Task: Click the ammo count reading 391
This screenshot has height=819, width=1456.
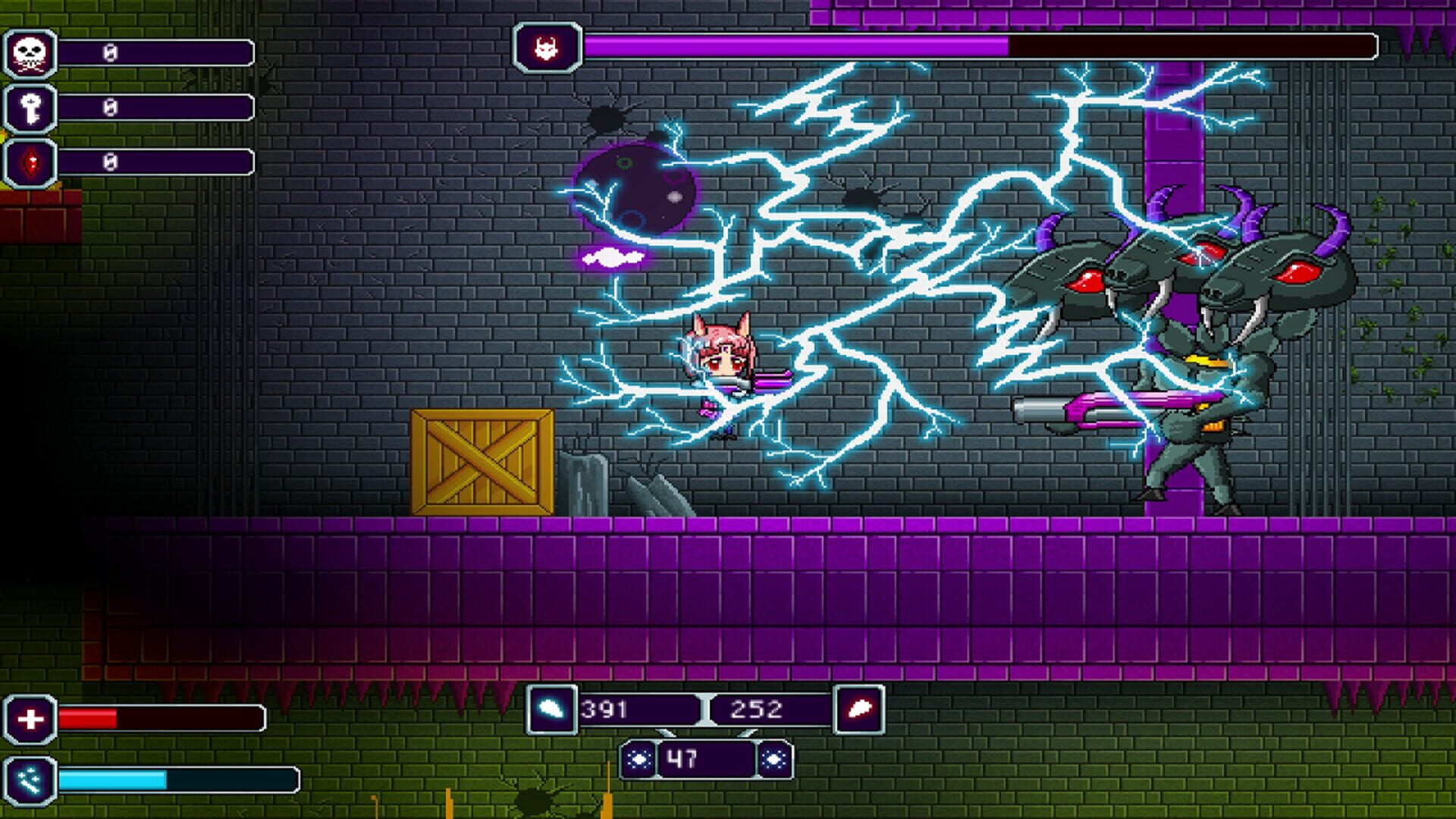Action: point(607,709)
